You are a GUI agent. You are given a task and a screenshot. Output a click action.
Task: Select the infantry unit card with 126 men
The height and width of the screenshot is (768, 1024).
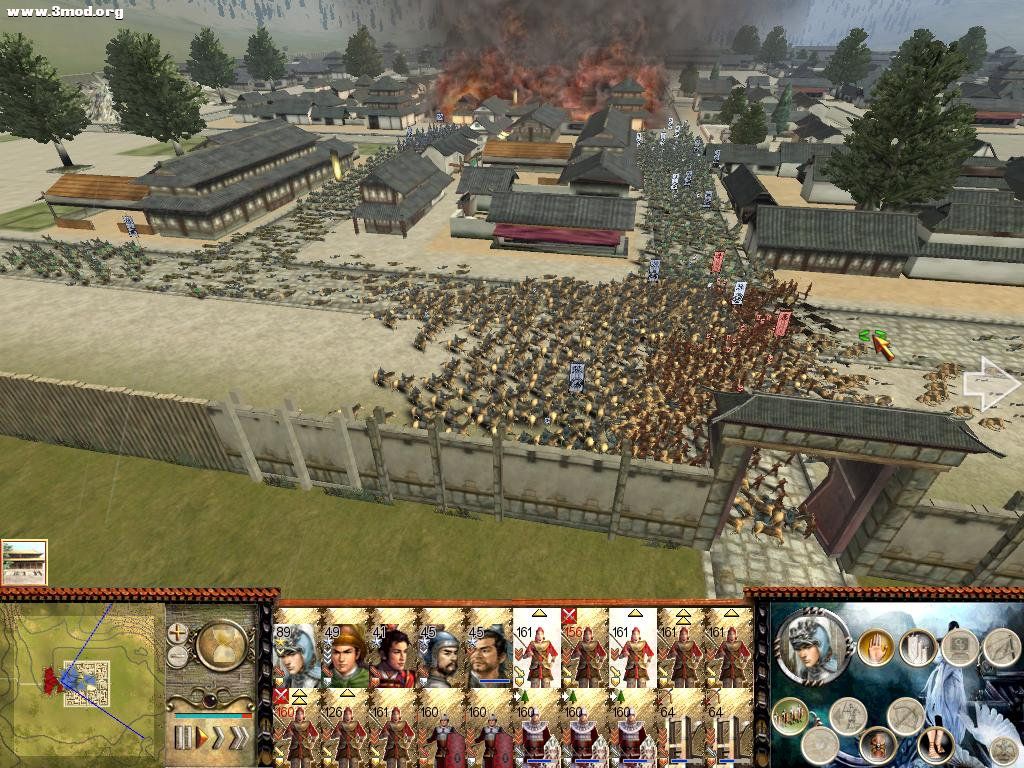345,727
